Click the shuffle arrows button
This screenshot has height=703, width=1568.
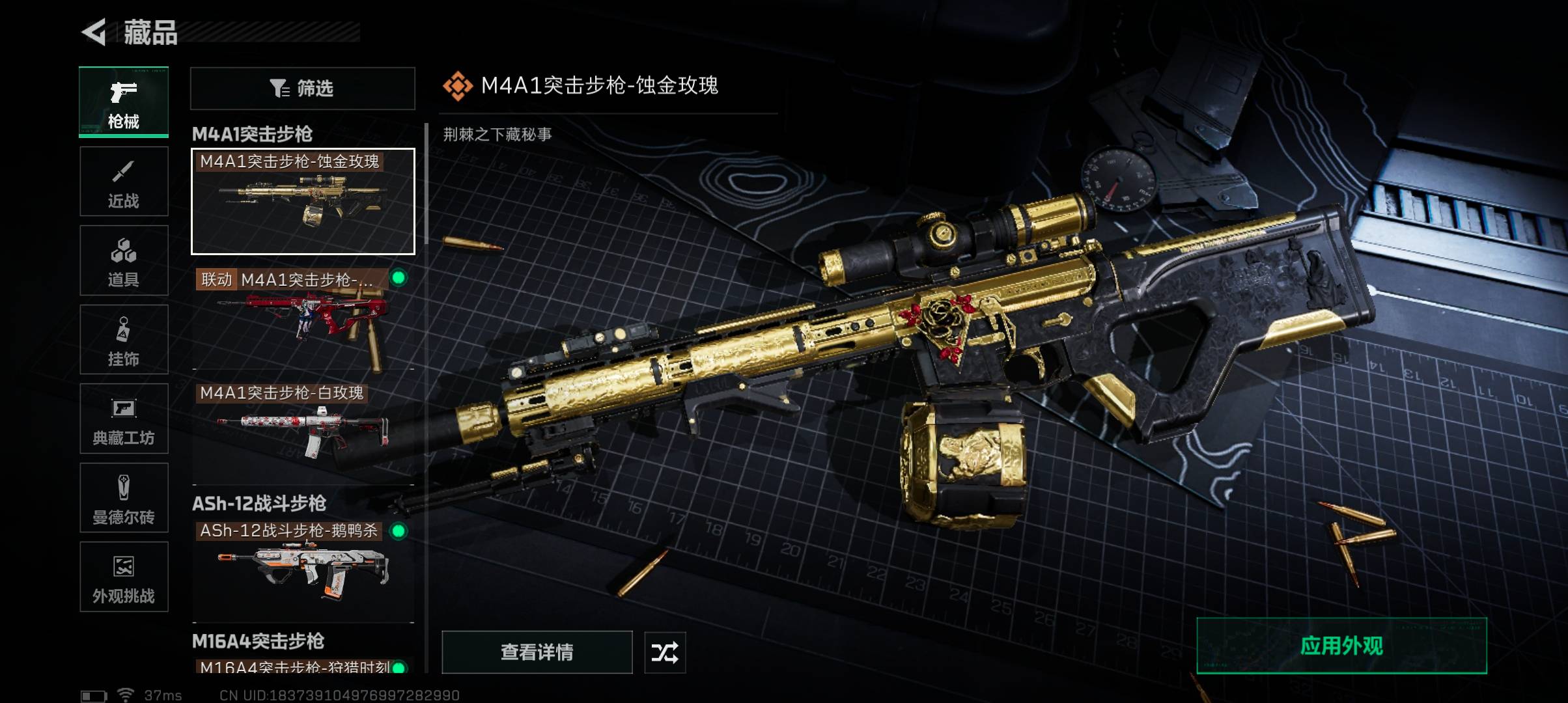point(665,652)
